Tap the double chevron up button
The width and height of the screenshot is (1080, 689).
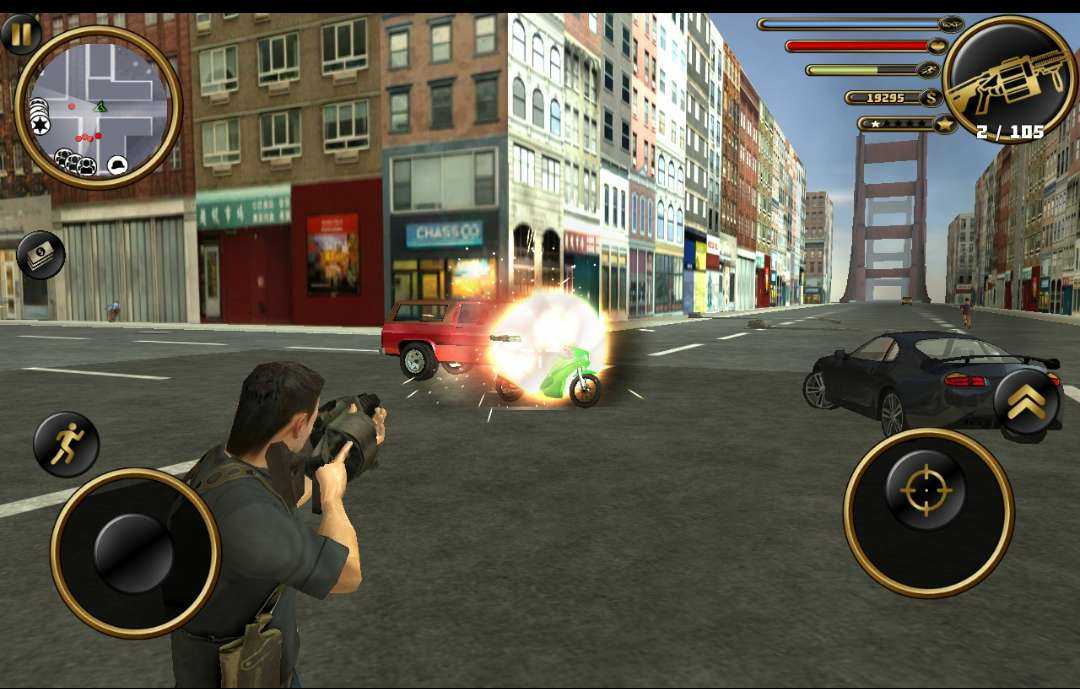coord(1027,402)
